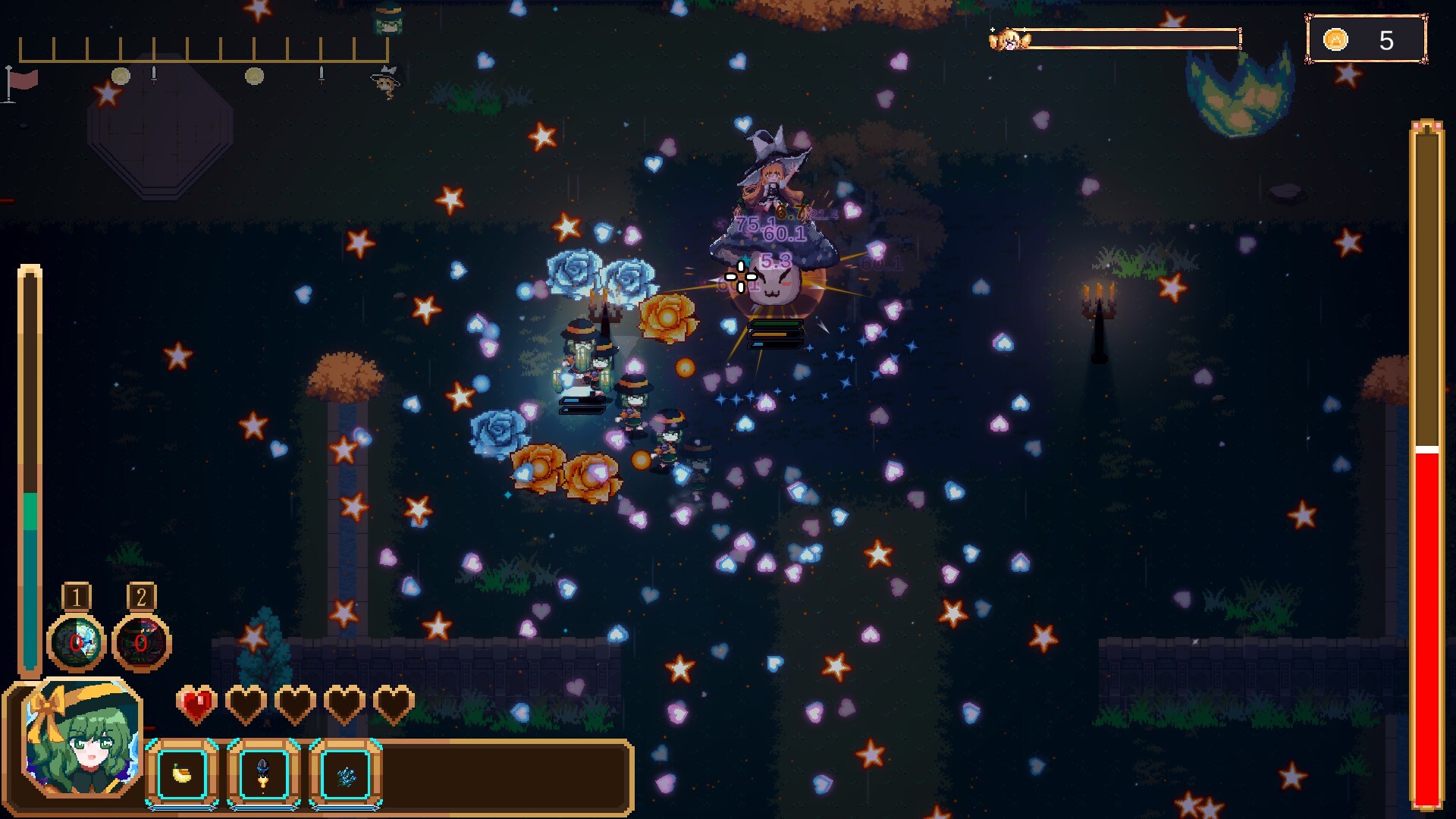Activate the skill orb labeled 1
Viewport: 1456px width, 819px height.
point(76,643)
